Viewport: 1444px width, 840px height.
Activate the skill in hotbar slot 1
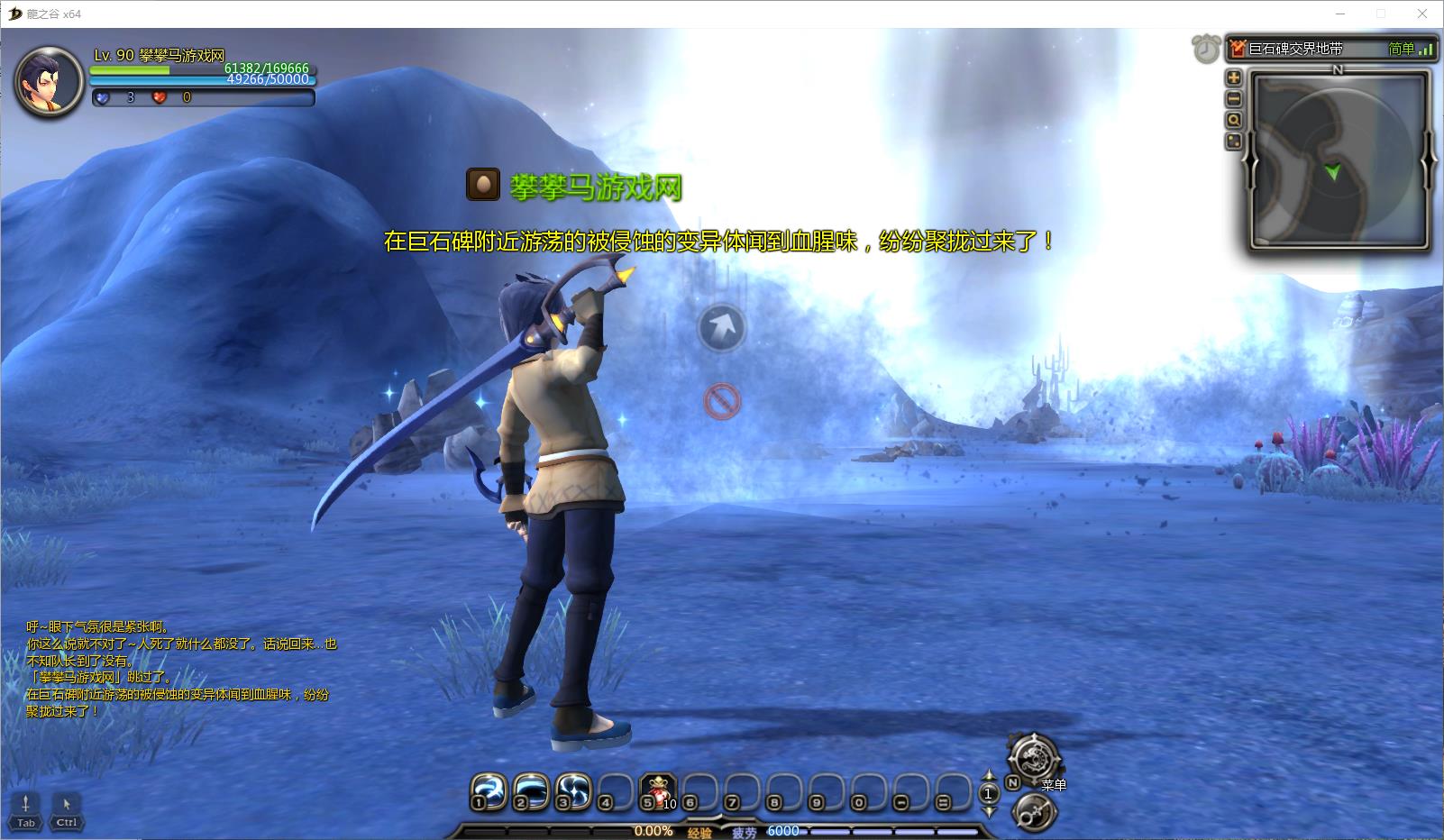[488, 792]
